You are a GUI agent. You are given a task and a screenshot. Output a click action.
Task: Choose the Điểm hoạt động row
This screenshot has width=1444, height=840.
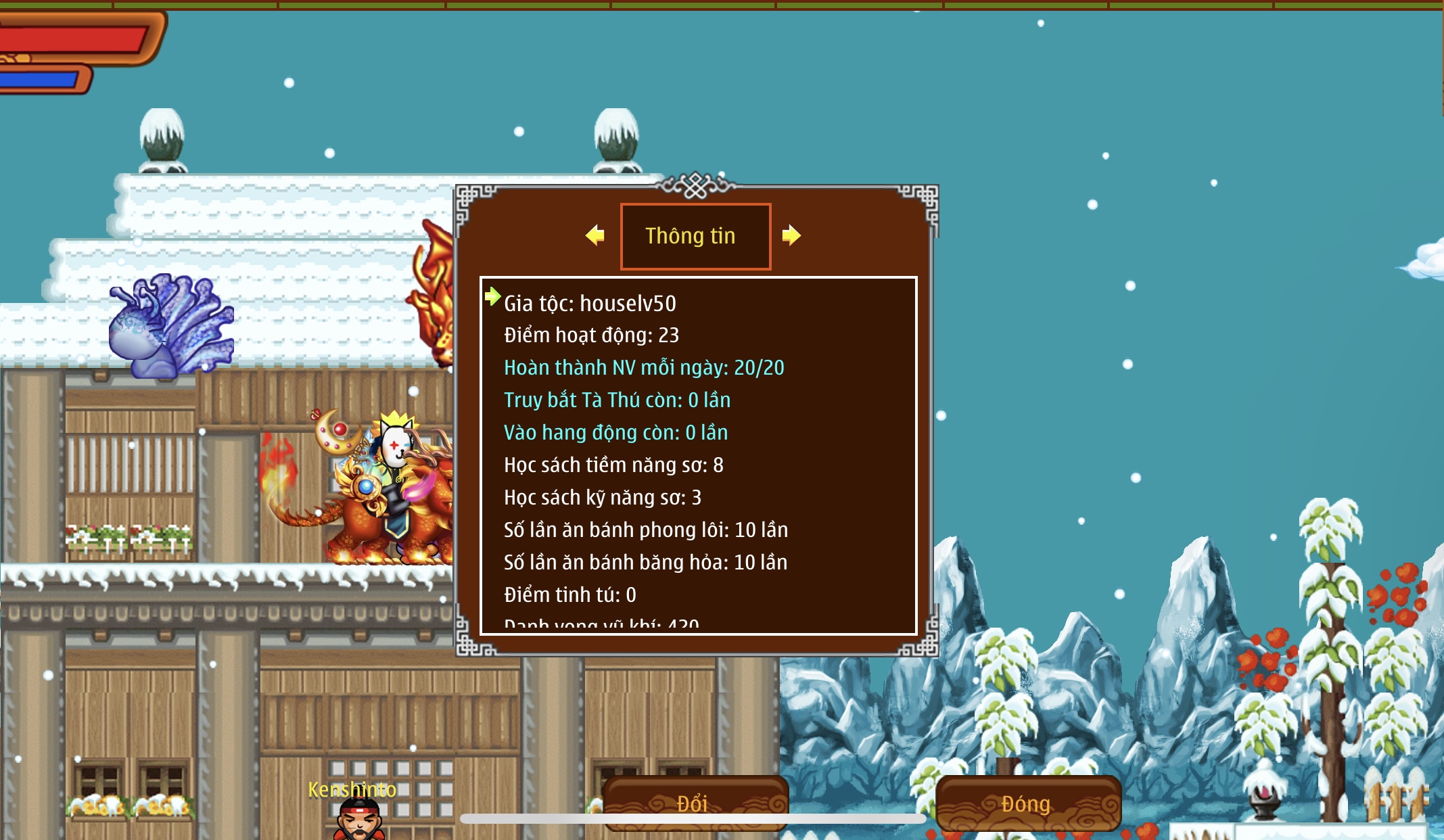click(591, 335)
